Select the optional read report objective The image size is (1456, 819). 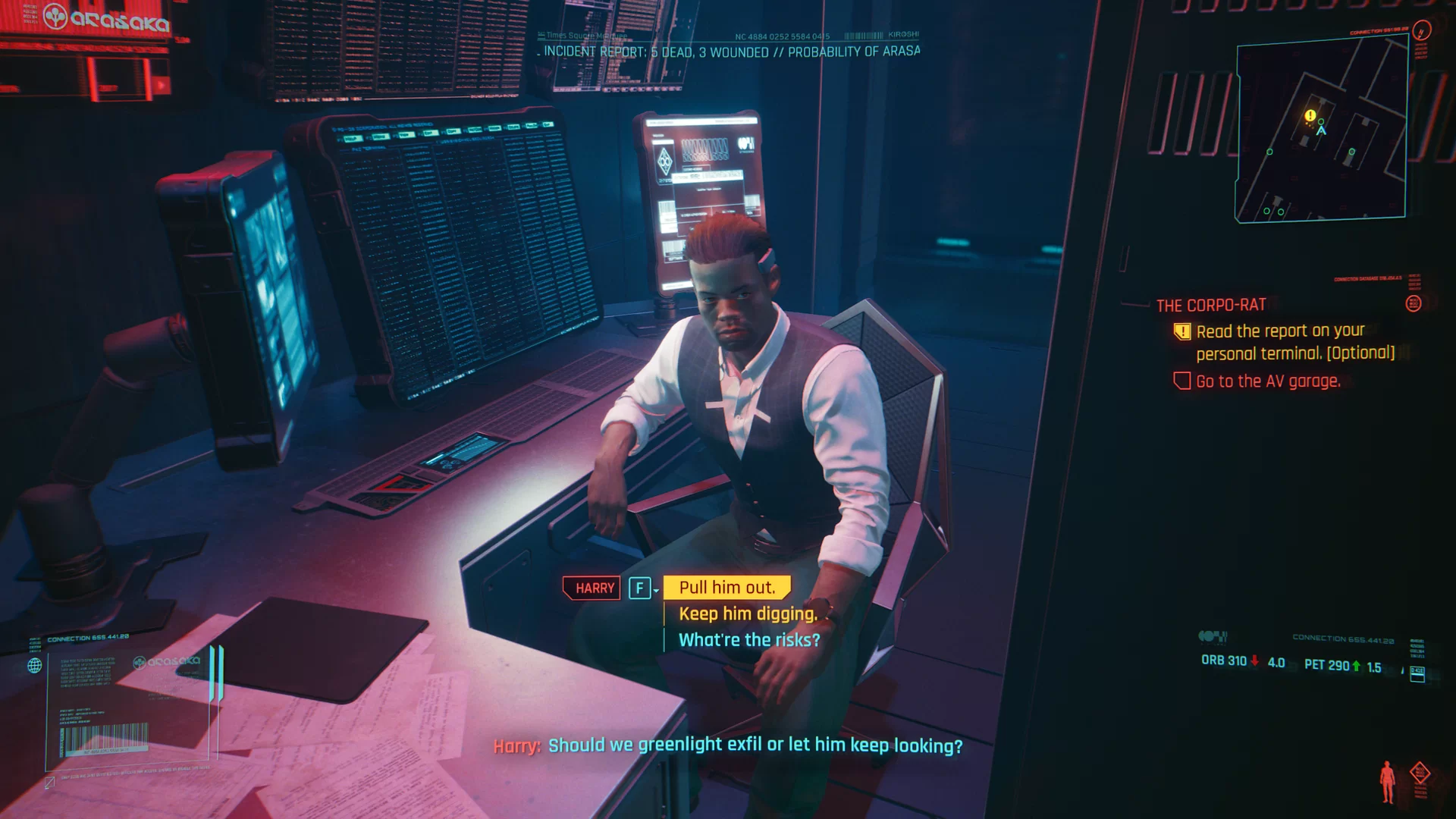pos(1294,342)
